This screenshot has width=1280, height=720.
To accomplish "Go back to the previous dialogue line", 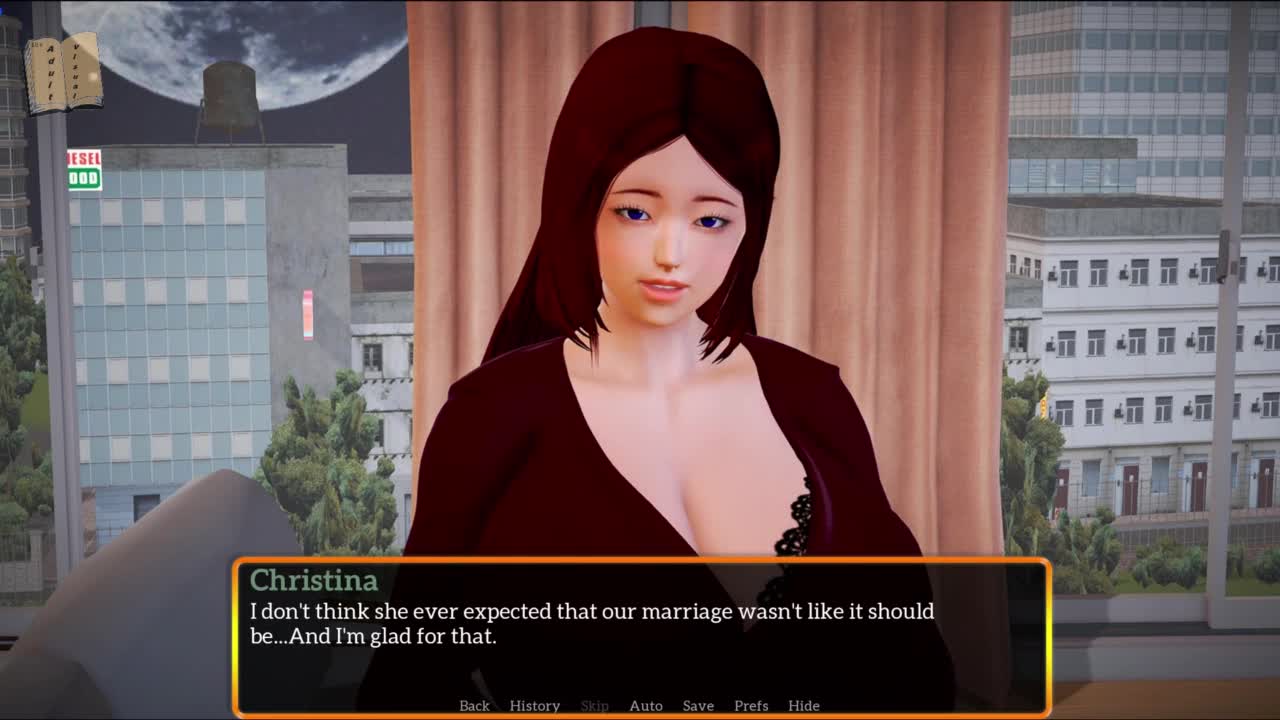I will point(474,705).
